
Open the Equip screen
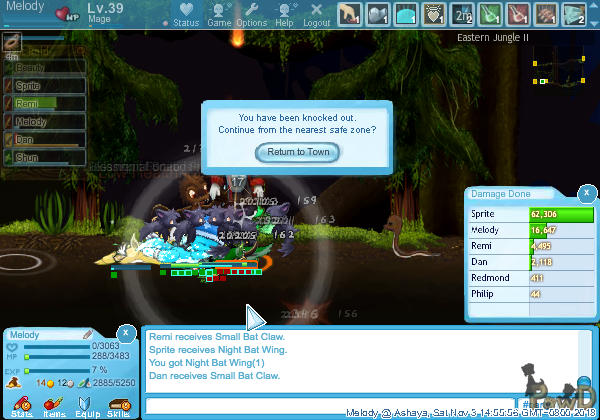coord(86,406)
